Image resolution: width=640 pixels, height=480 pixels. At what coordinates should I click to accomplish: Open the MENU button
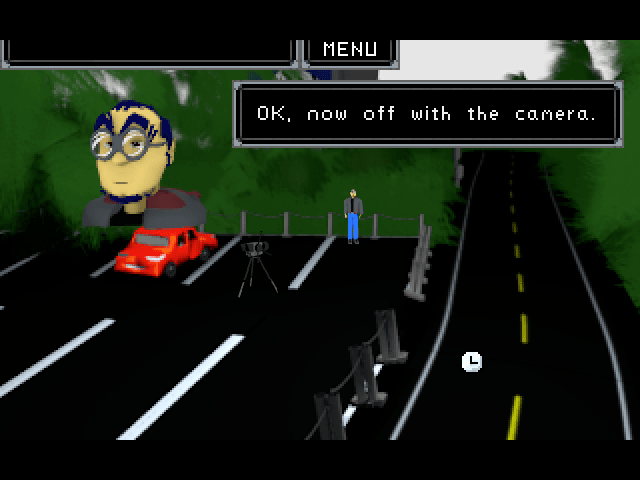(350, 49)
